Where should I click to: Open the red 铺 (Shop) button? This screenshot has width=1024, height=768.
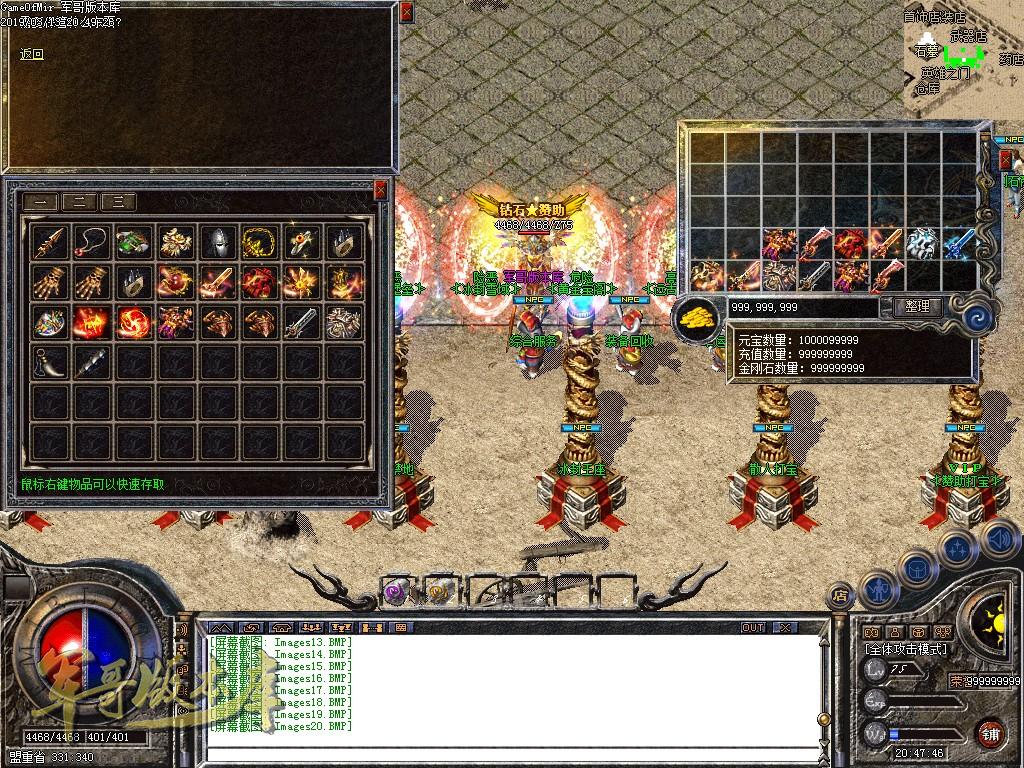tap(990, 732)
